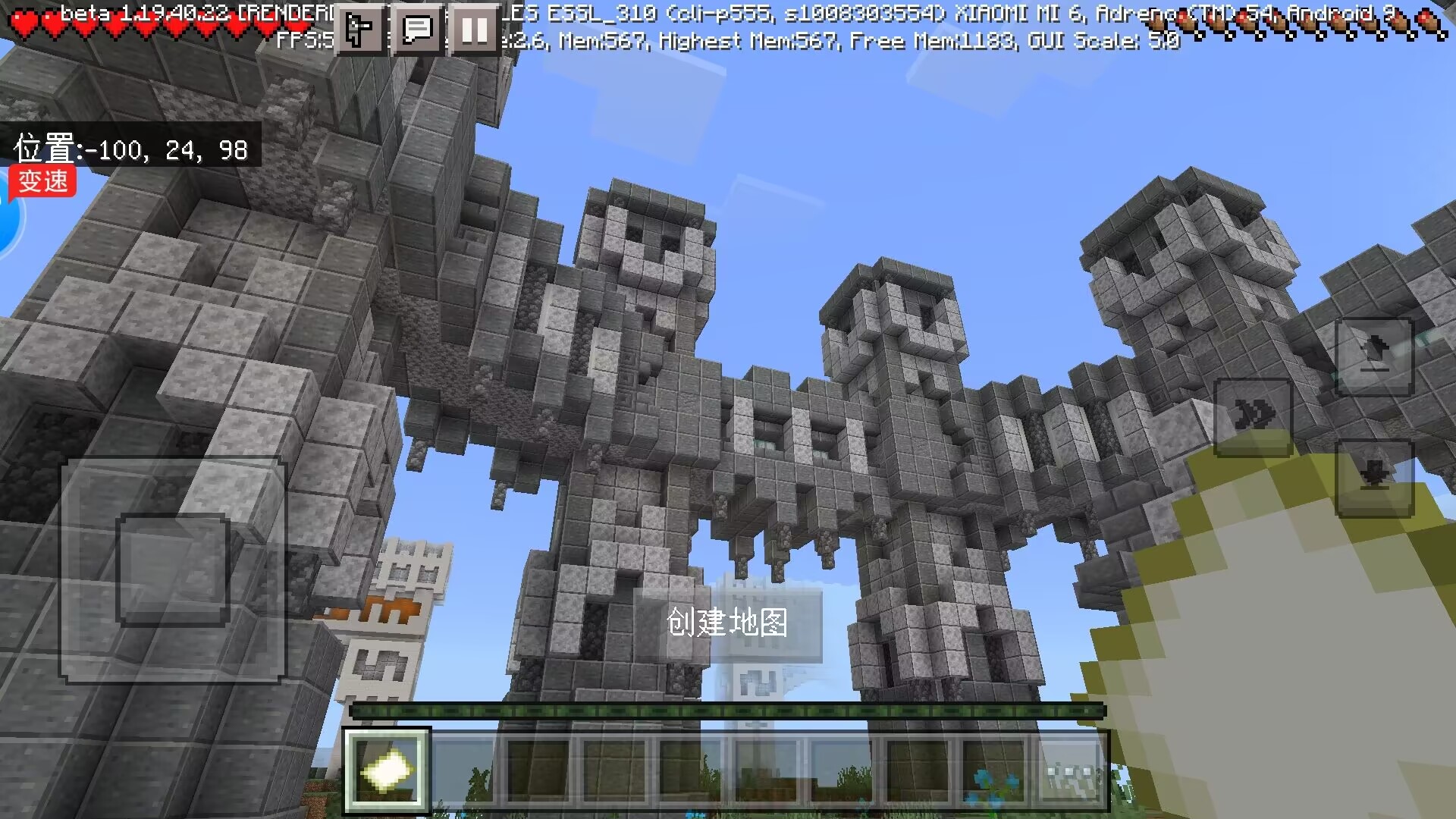Tap the 创建地图 create map button
This screenshot has height=819, width=1456.
click(x=727, y=623)
